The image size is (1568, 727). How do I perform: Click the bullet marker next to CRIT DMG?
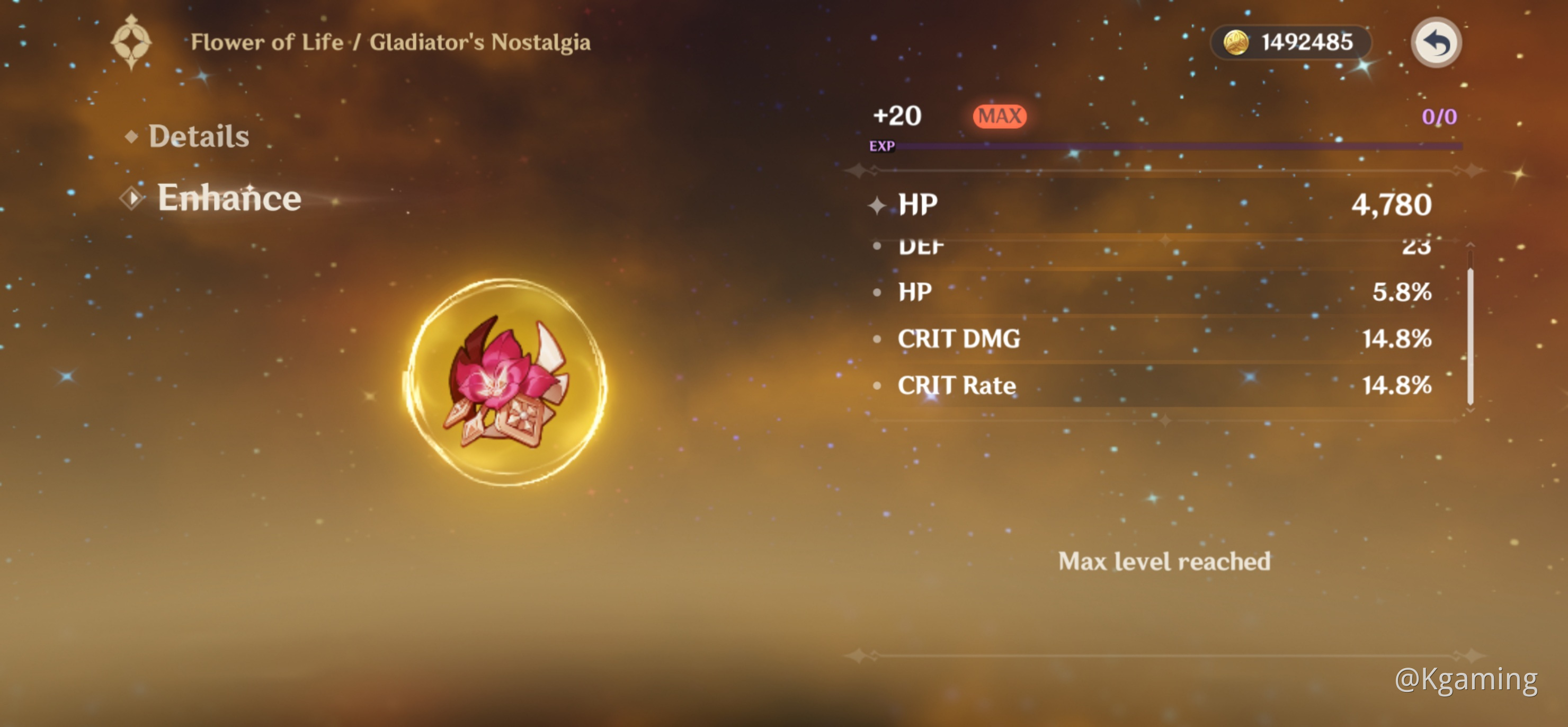[877, 339]
